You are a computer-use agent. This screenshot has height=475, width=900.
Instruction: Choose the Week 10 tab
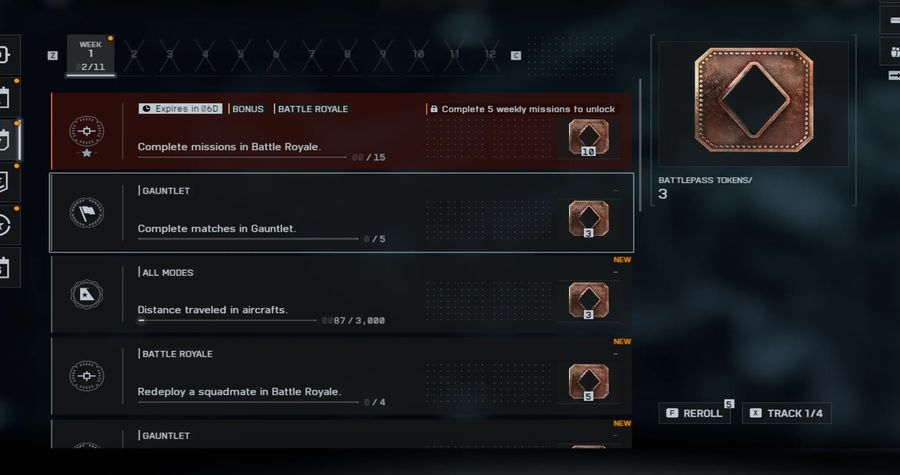[418, 55]
